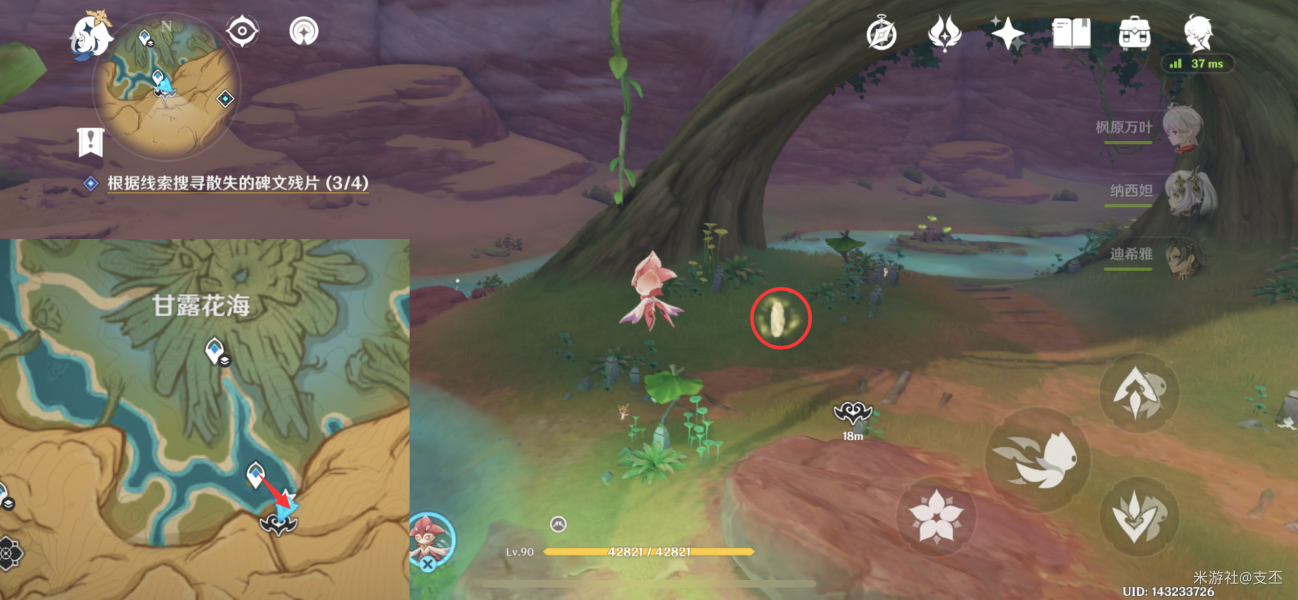Open the character profile silhouette icon
1298x600 pixels.
click(1197, 34)
